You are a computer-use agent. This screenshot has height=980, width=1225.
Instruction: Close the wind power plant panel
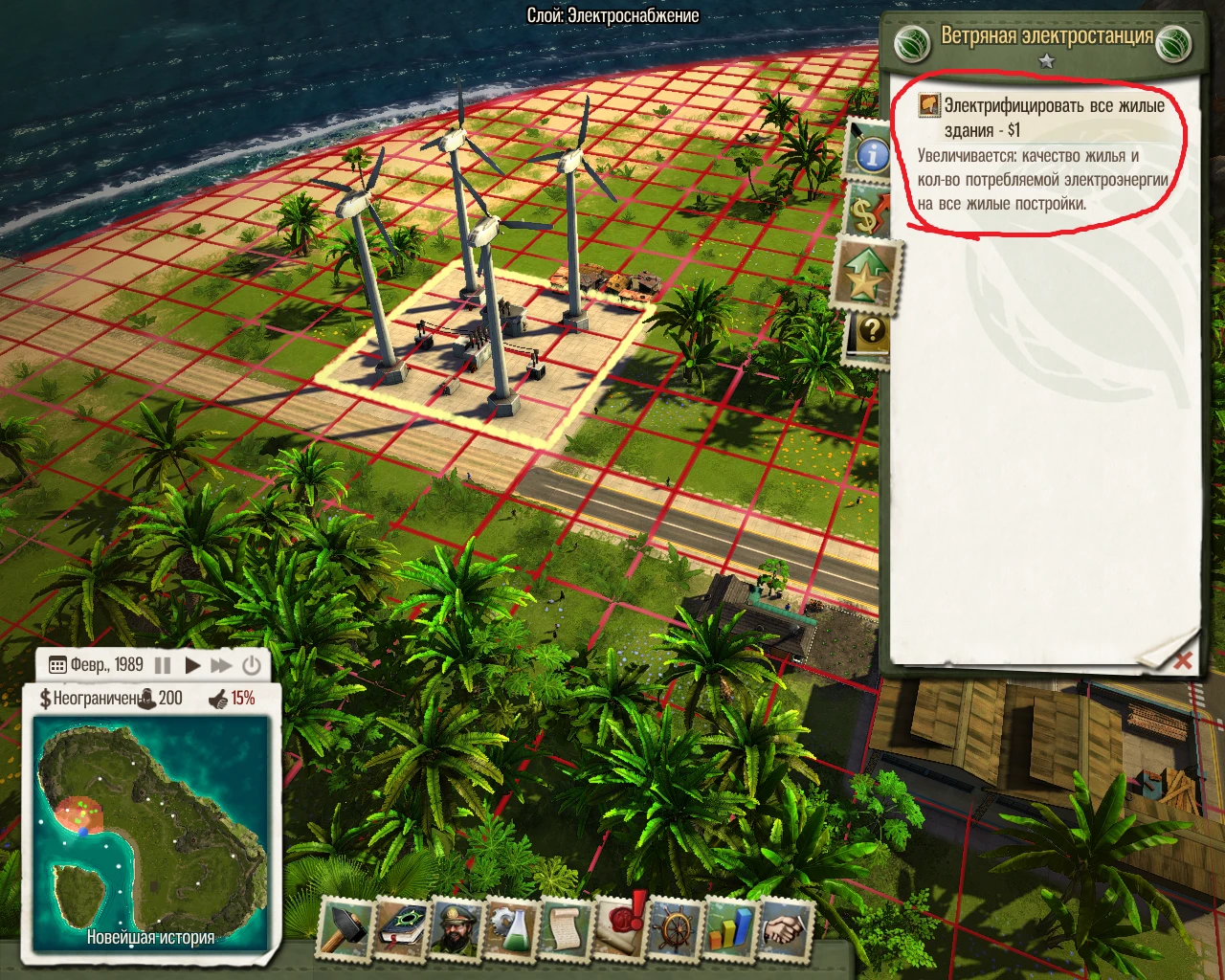click(1185, 660)
